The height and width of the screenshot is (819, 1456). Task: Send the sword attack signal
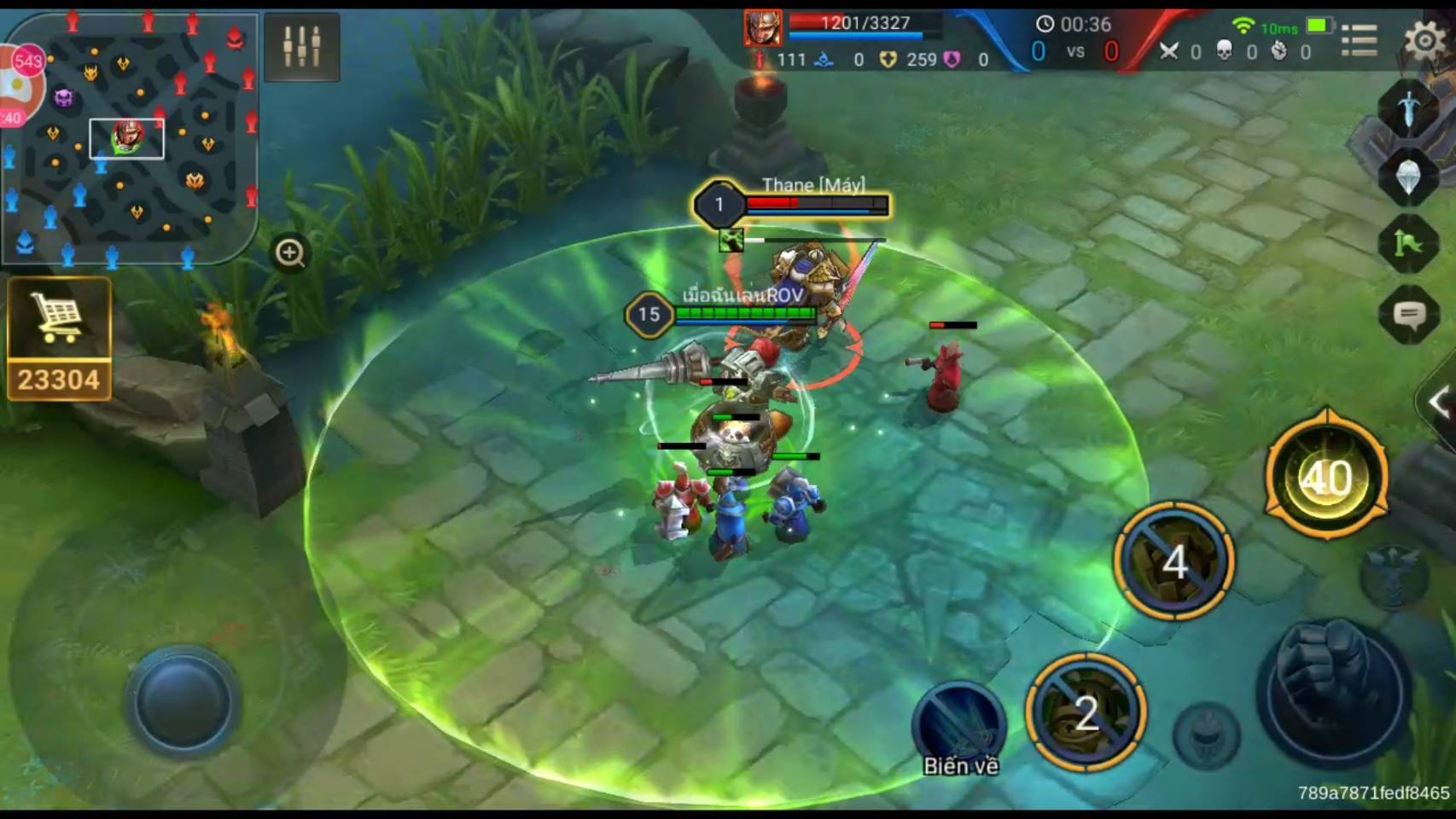[x=1408, y=107]
